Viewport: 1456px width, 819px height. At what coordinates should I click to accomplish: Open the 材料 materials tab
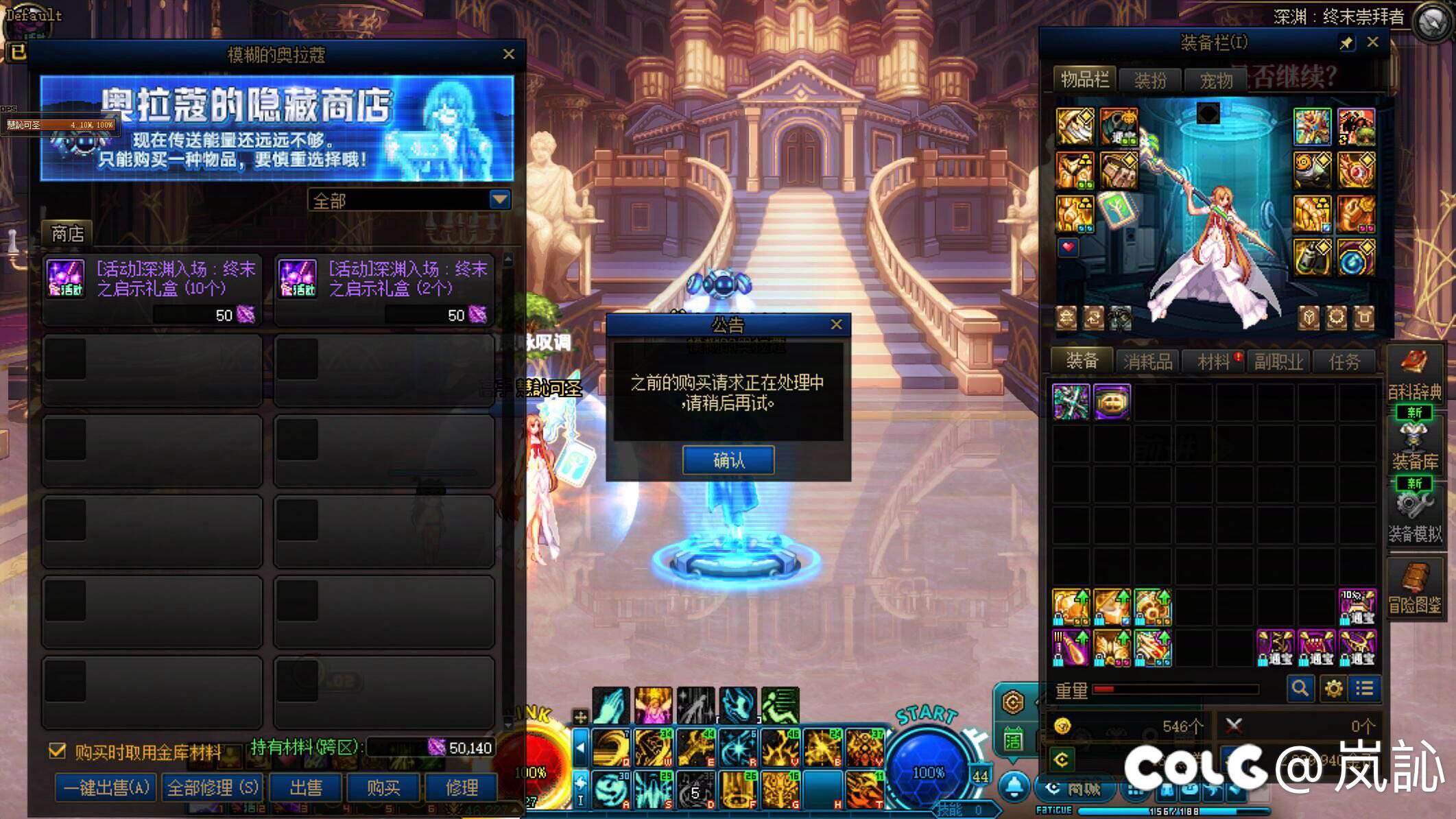[1213, 361]
